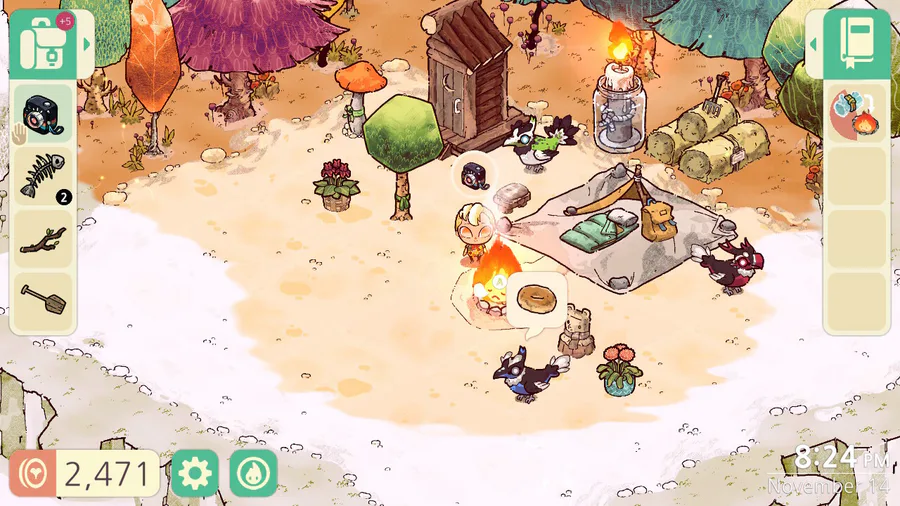Image resolution: width=900 pixels, height=506 pixels.
Task: Select the campfire quest tracker slot
Action: [855, 113]
